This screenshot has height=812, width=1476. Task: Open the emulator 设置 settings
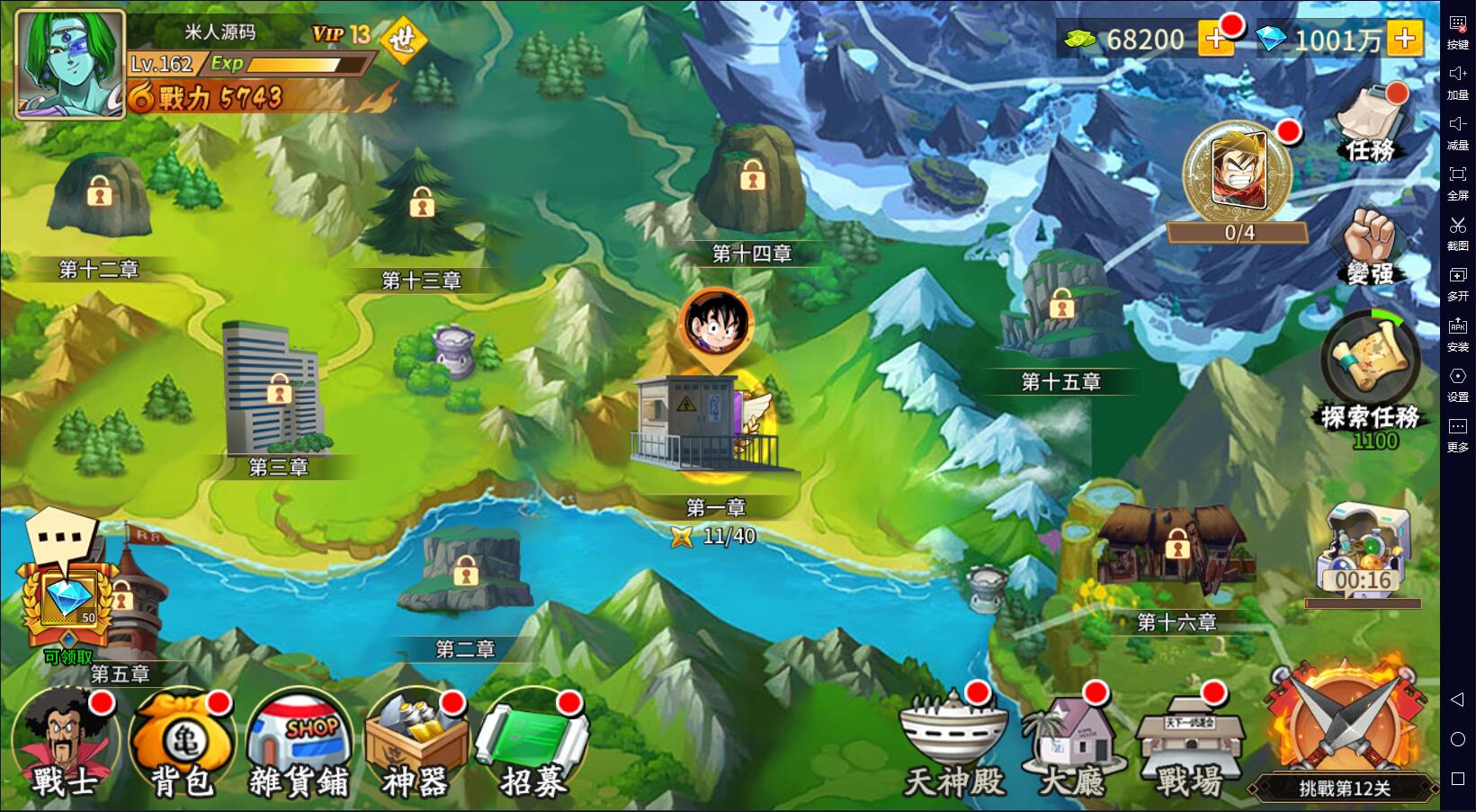1458,384
